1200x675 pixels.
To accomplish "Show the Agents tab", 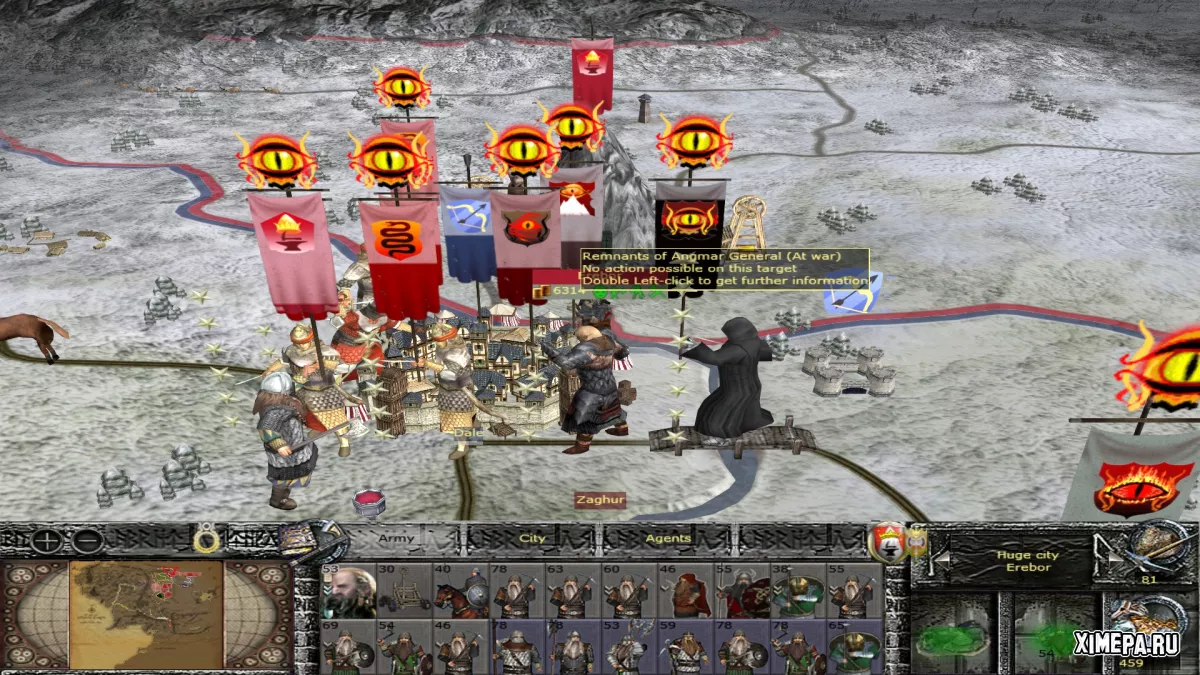I will 667,538.
